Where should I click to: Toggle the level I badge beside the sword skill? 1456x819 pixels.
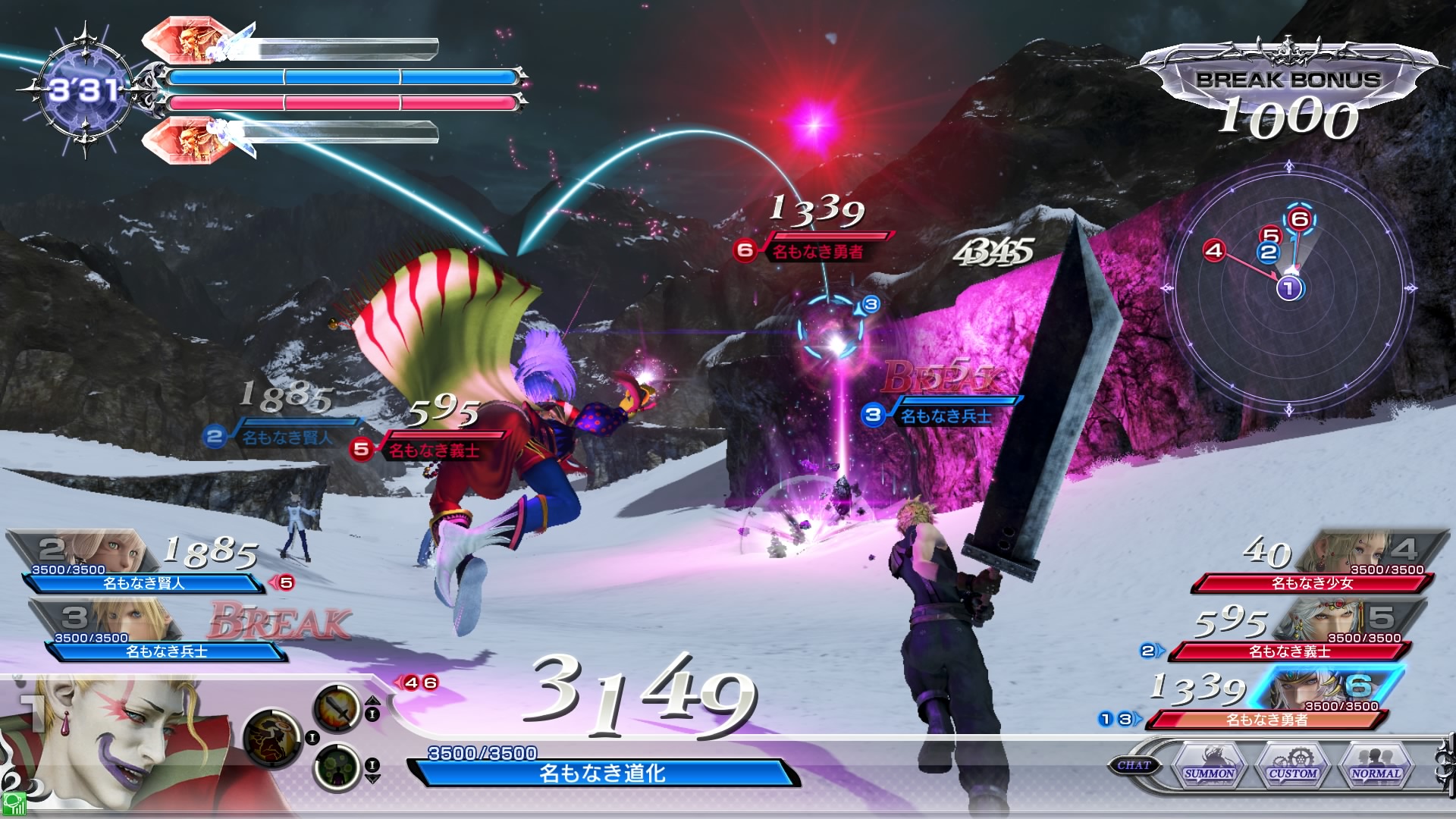tap(372, 714)
